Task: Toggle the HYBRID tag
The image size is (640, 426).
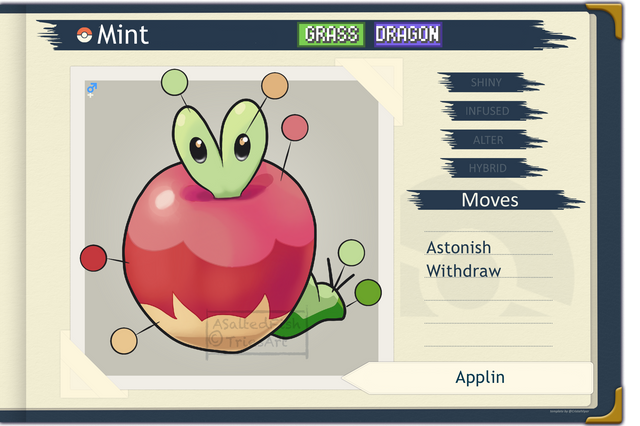Action: (487, 168)
